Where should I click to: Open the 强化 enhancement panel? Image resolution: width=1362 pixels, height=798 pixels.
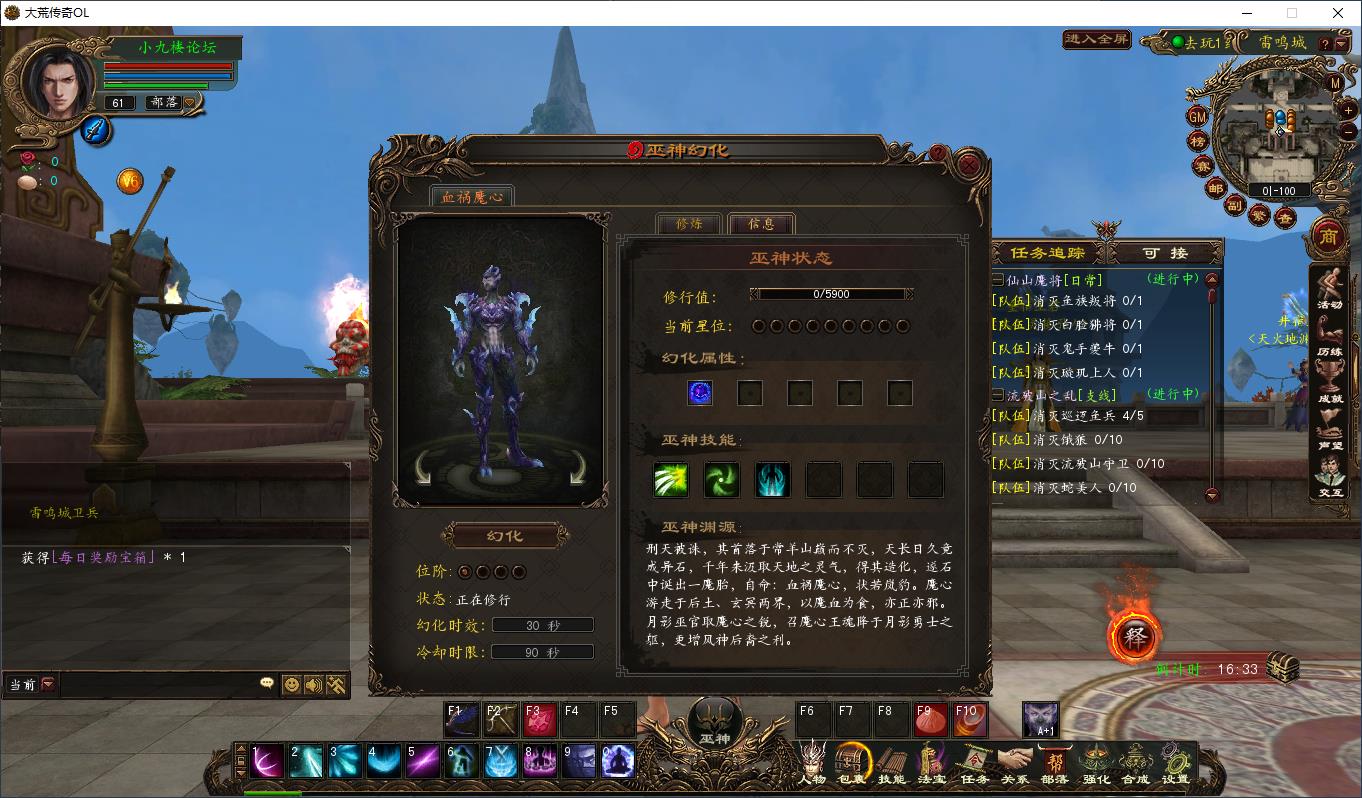(x=1096, y=765)
